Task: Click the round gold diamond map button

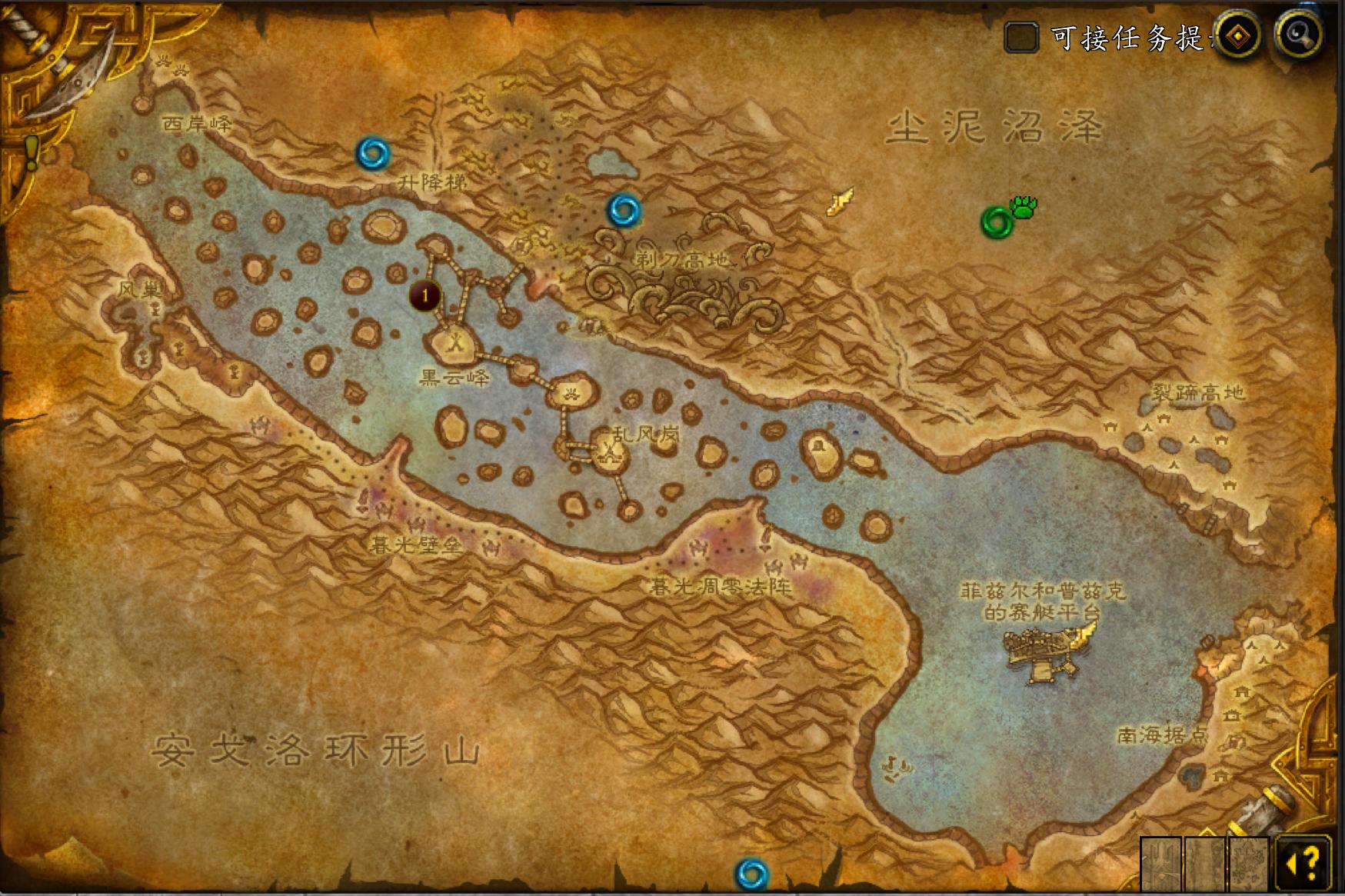Action: [x=1237, y=35]
